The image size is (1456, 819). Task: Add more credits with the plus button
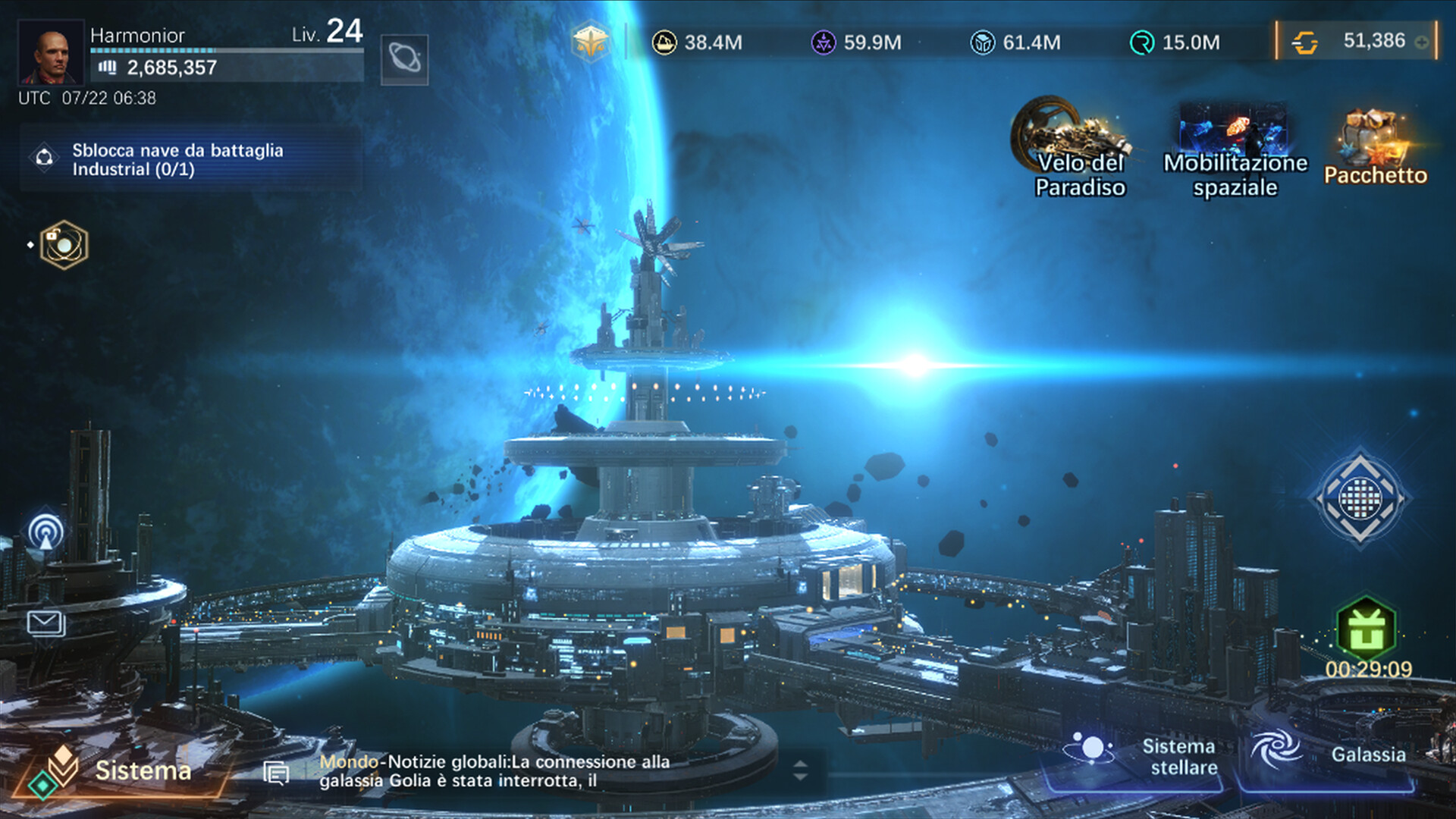click(1422, 42)
